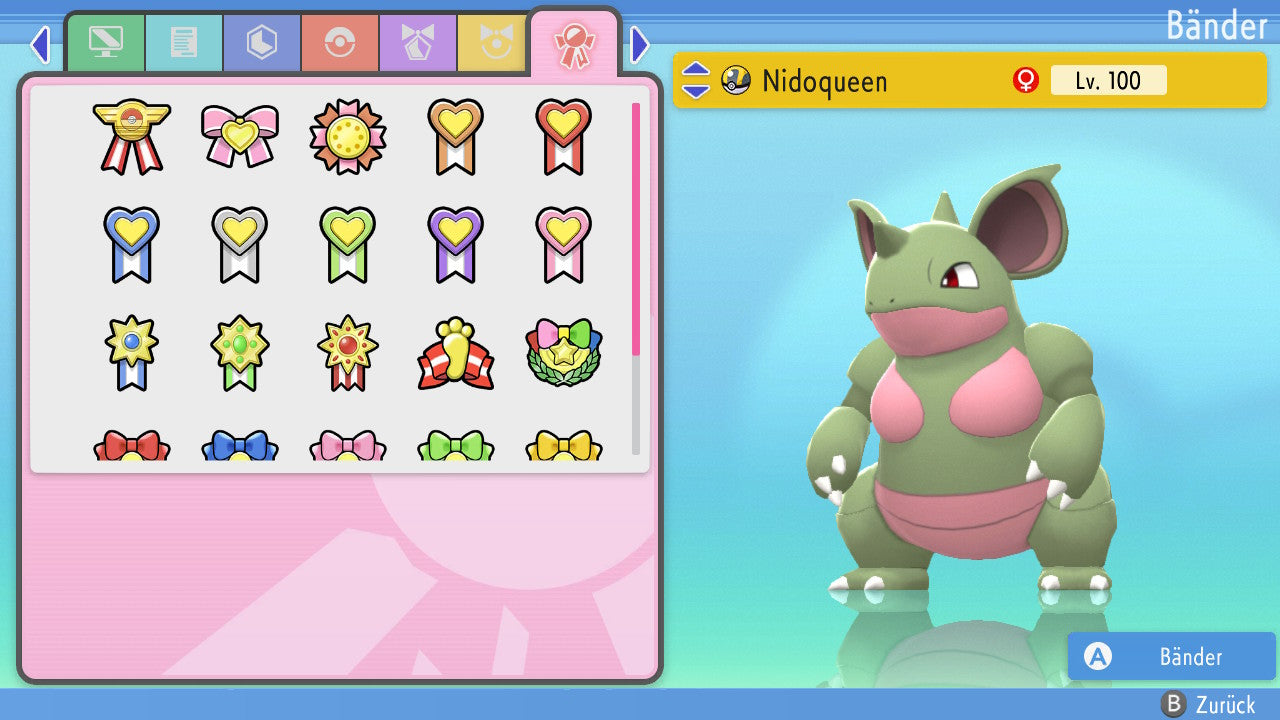1280x720 pixels.
Task: Click the right arrow beside the tabs
Action: (640, 45)
